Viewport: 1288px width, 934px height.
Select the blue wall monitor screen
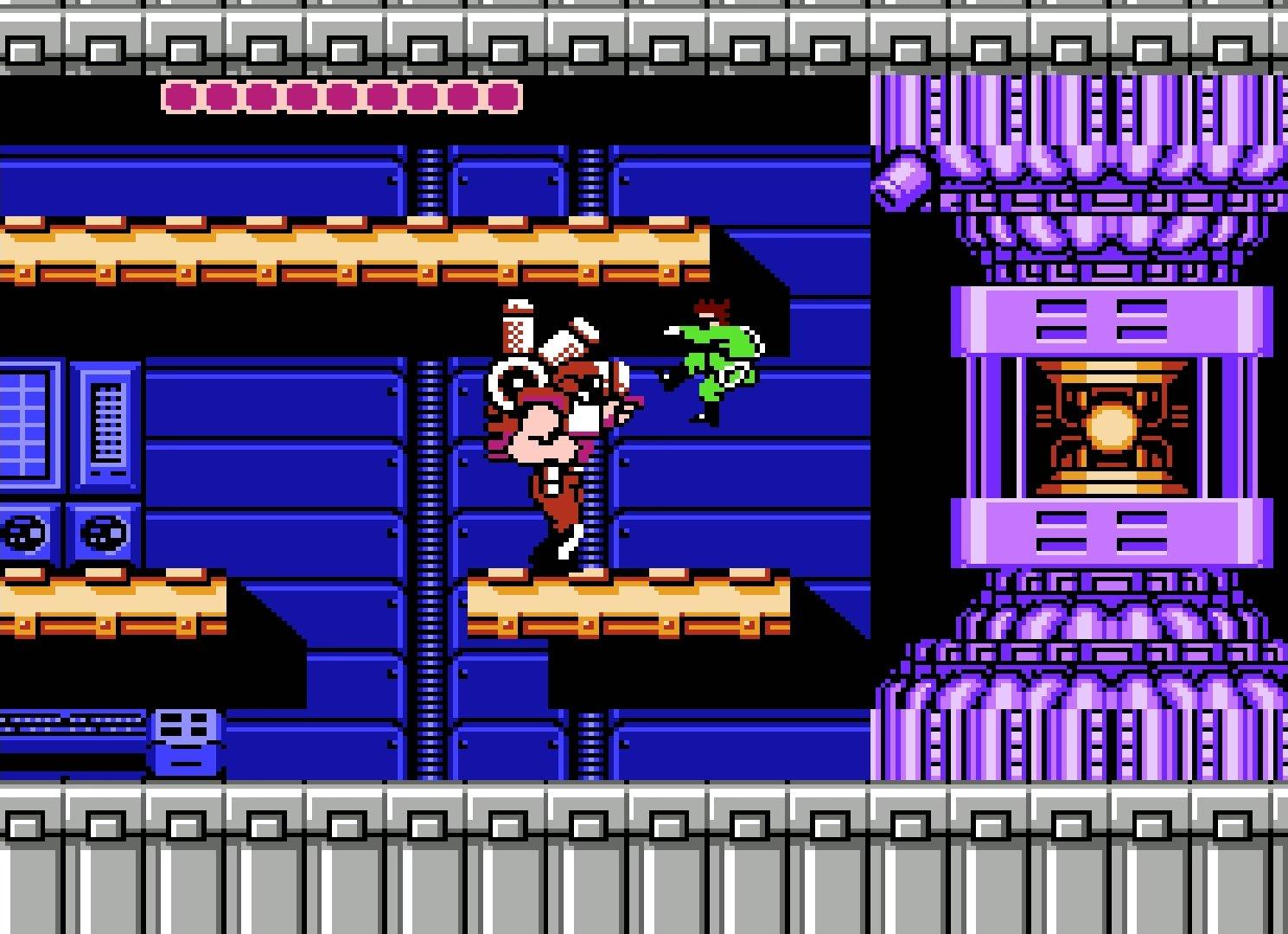pyautogui.click(x=26, y=424)
